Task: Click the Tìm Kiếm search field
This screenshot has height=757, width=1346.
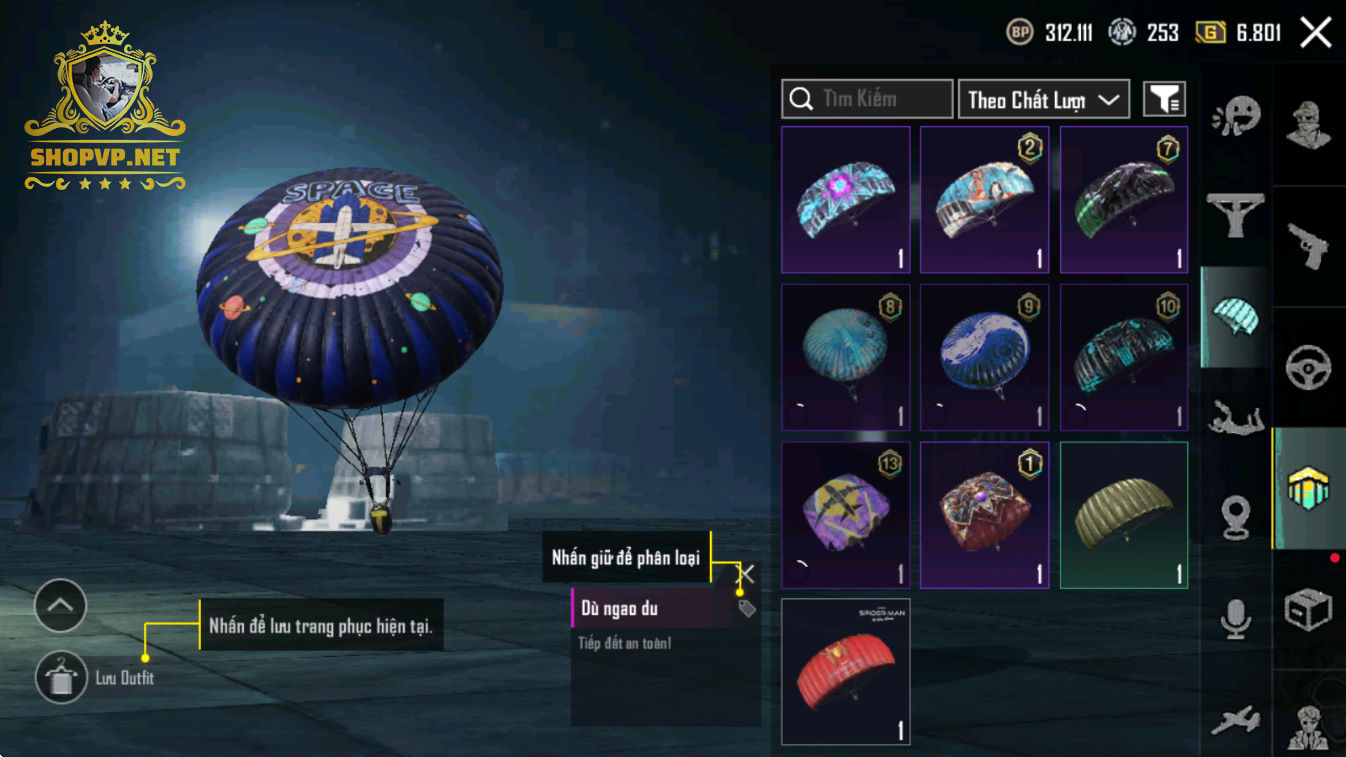Action: pos(866,99)
